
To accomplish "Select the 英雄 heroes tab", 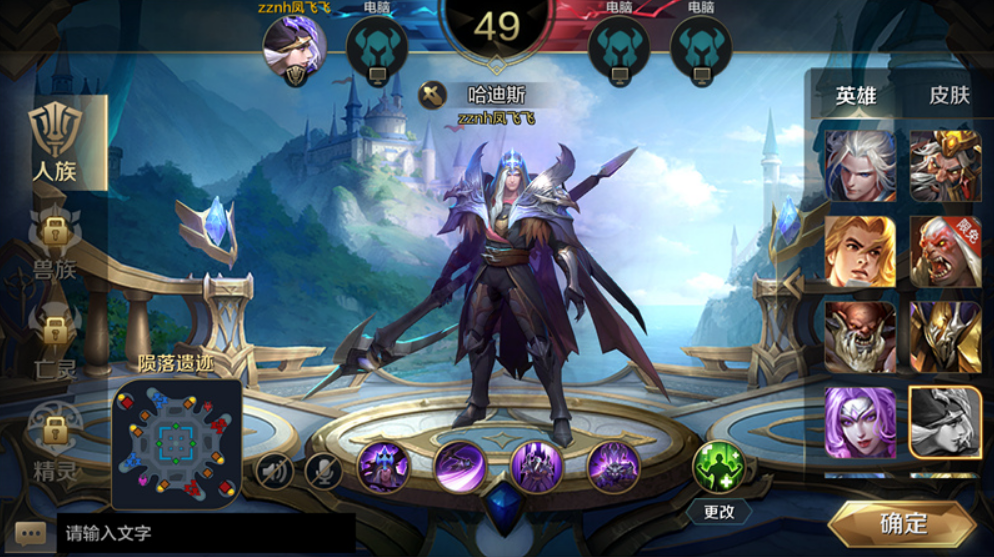I will [856, 96].
